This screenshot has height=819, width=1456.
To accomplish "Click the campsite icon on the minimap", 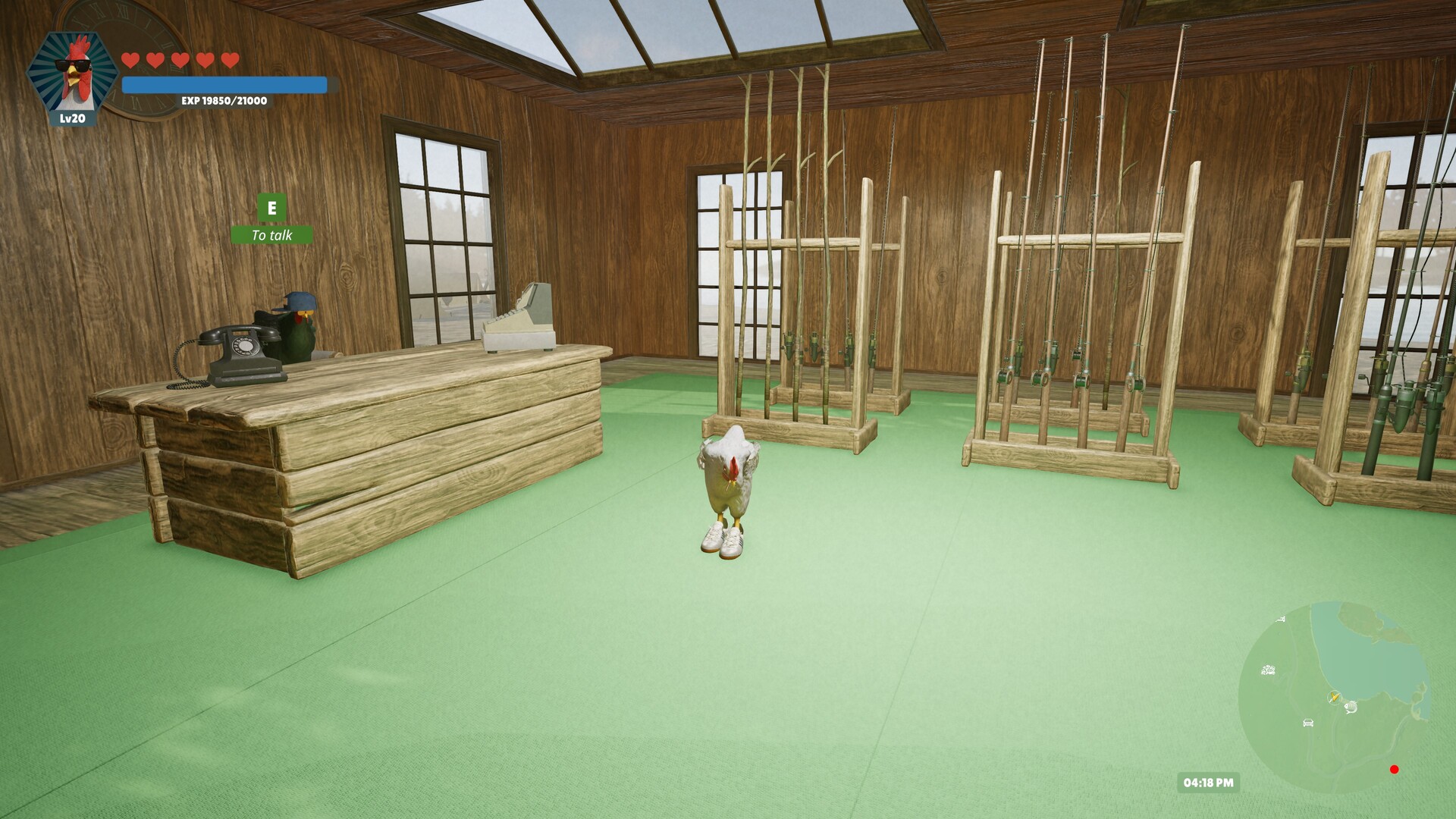I will tap(1267, 670).
